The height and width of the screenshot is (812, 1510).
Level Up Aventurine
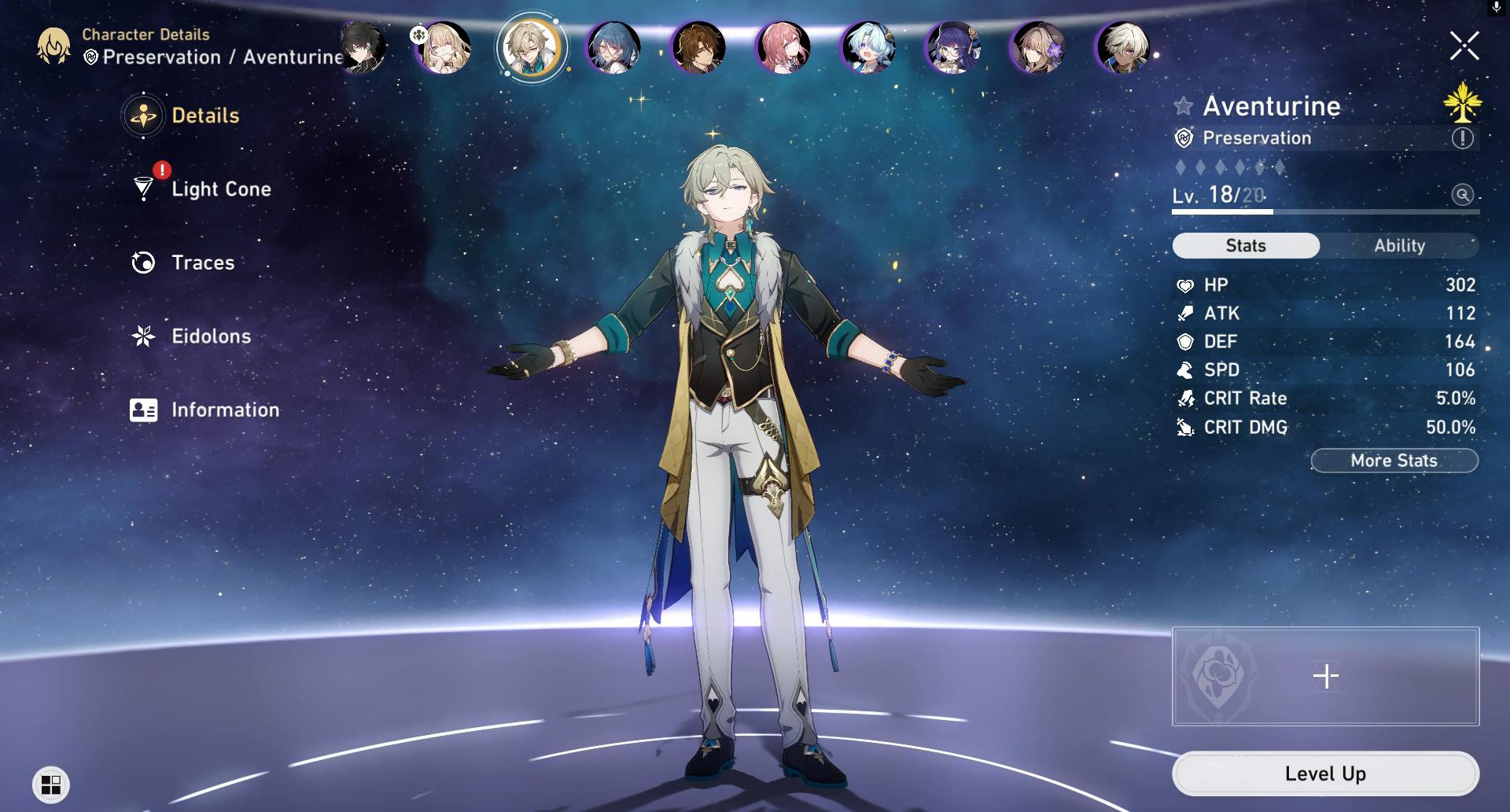pyautogui.click(x=1325, y=773)
